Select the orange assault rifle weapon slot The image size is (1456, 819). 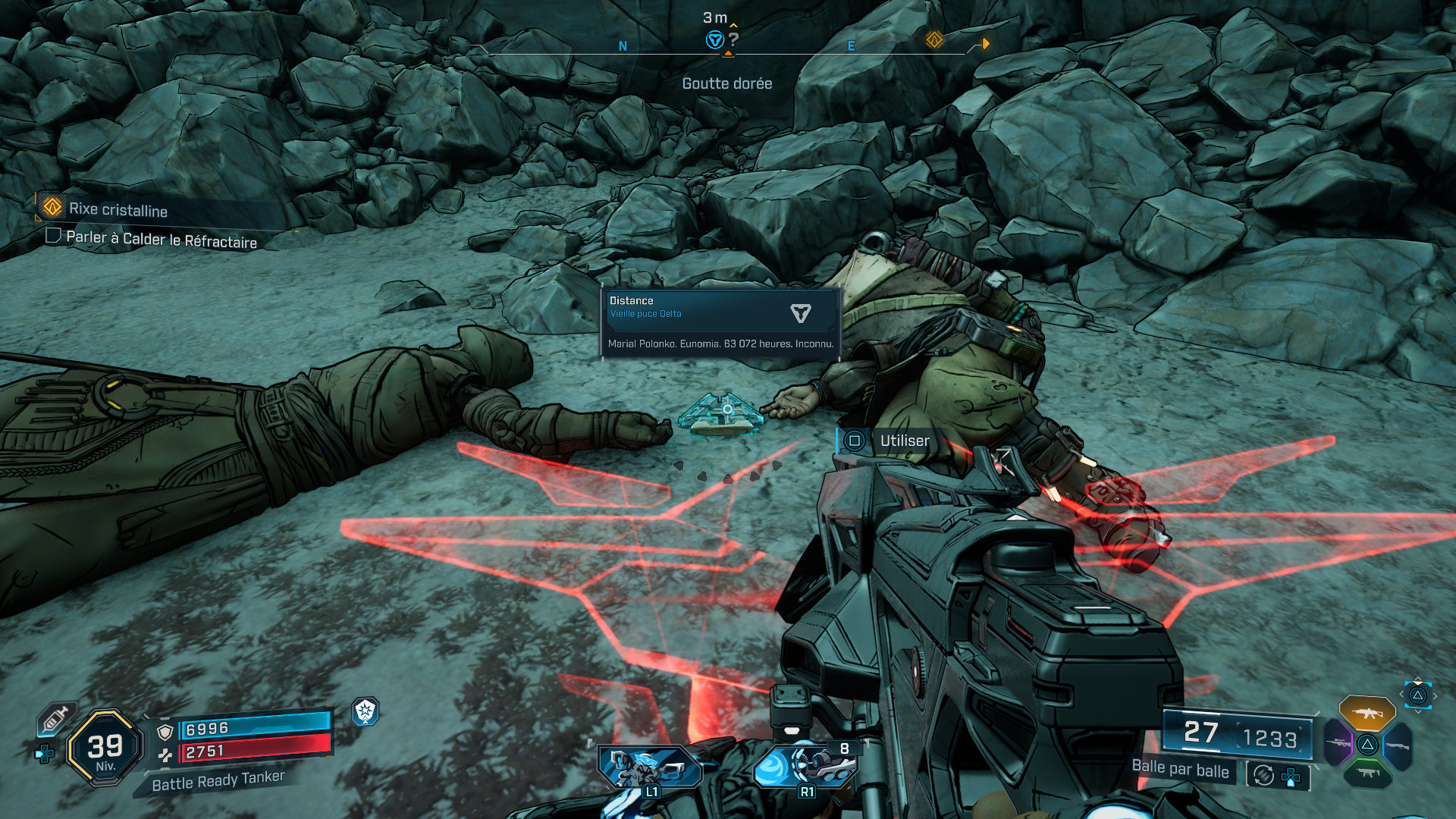[1367, 713]
